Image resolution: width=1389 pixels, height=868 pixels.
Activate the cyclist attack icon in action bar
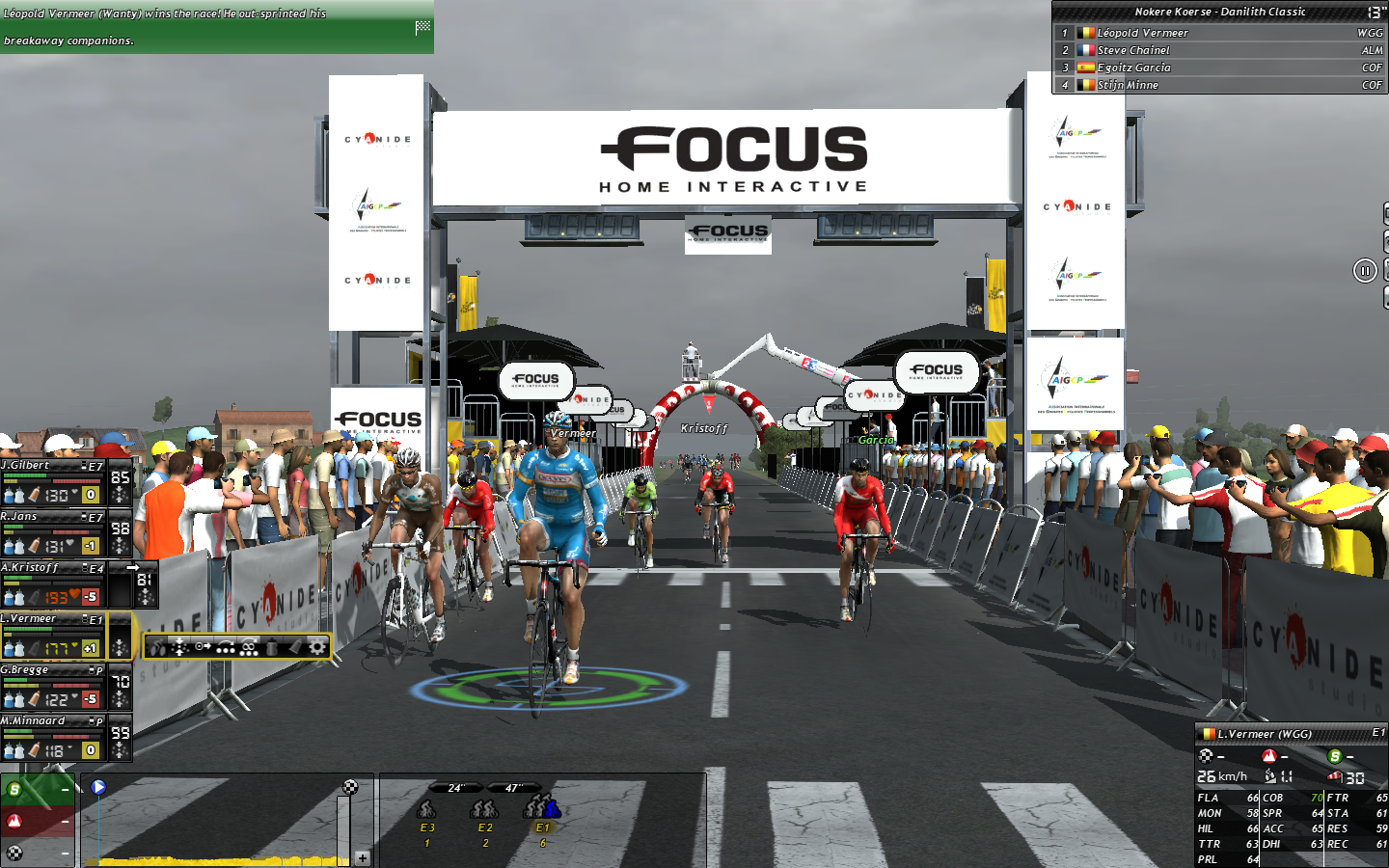[157, 646]
